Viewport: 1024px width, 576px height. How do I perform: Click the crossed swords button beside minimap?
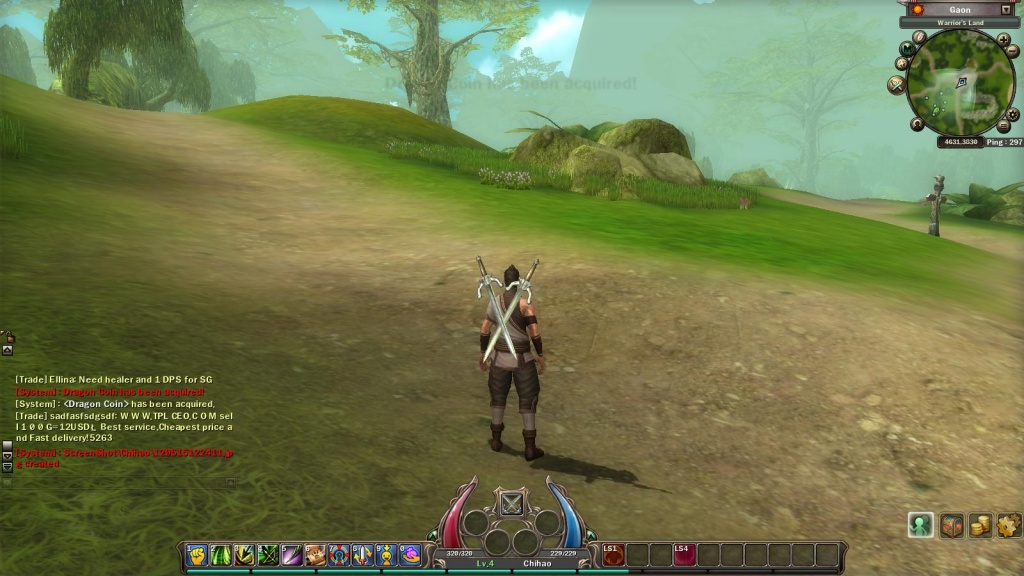coord(896,85)
